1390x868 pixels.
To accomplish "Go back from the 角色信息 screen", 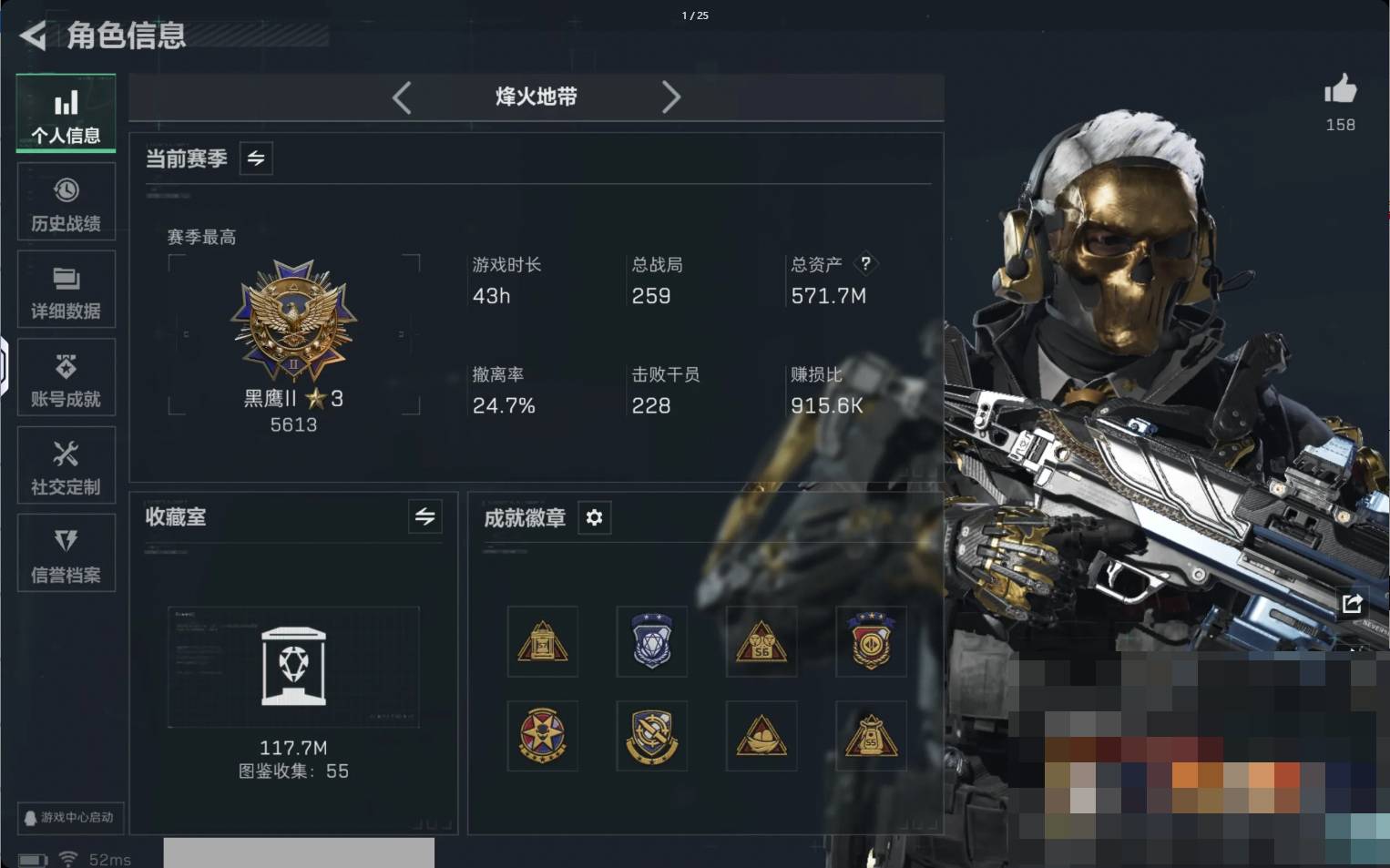I will (x=33, y=36).
